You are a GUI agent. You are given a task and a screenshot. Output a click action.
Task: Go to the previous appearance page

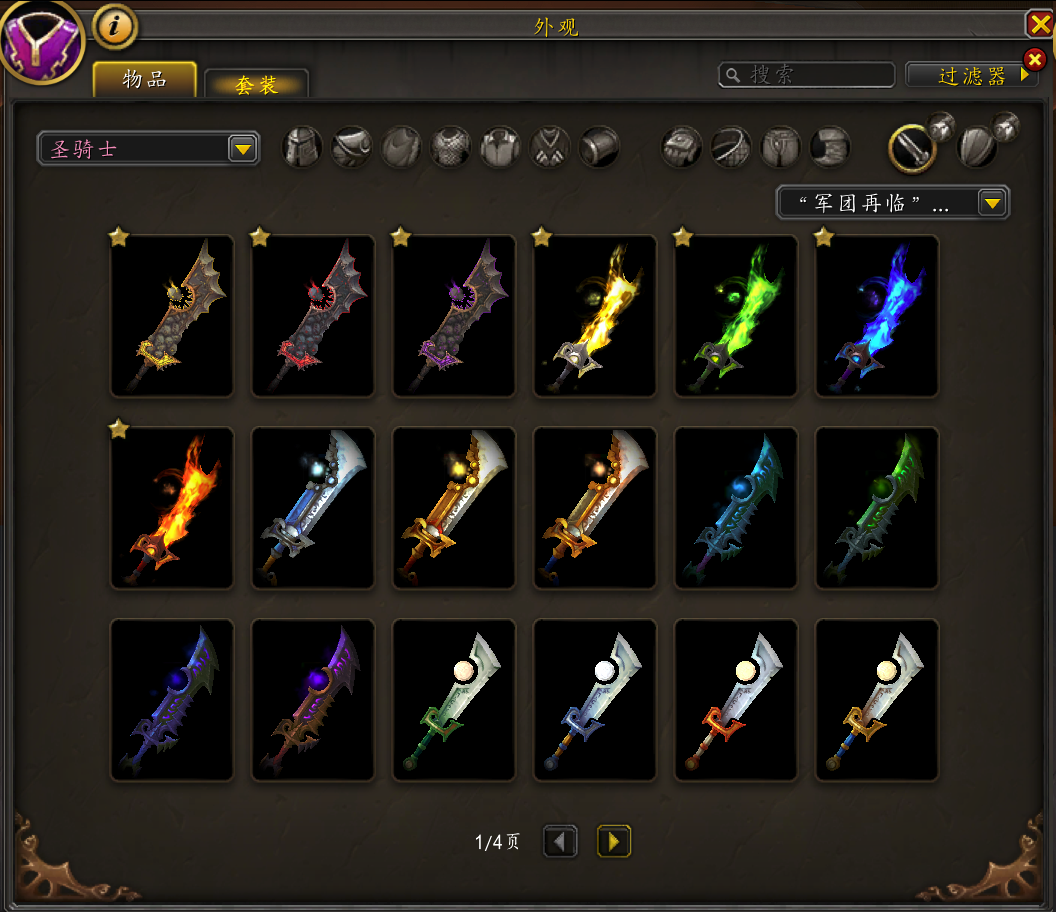[x=560, y=841]
